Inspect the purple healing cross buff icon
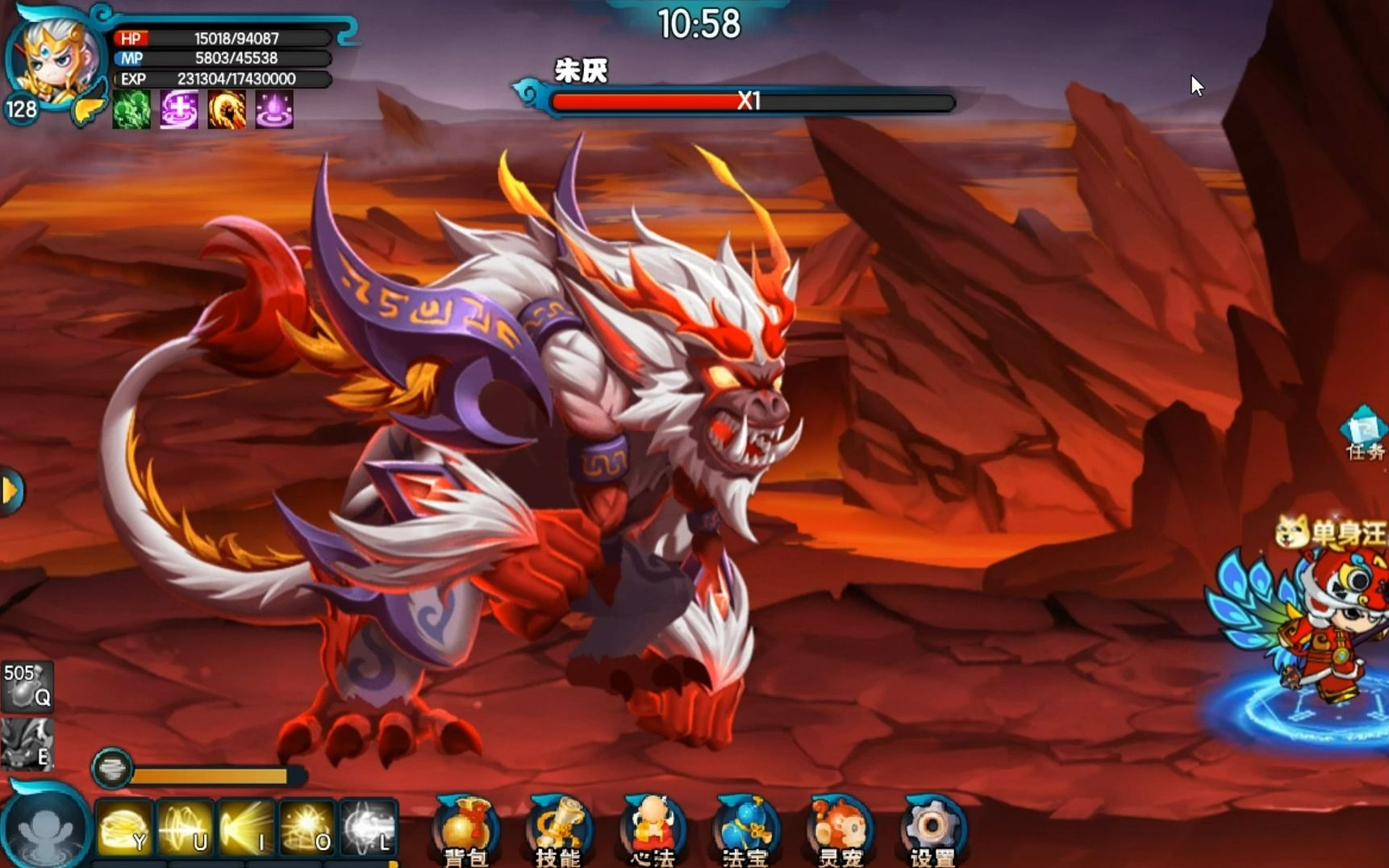 (179, 110)
